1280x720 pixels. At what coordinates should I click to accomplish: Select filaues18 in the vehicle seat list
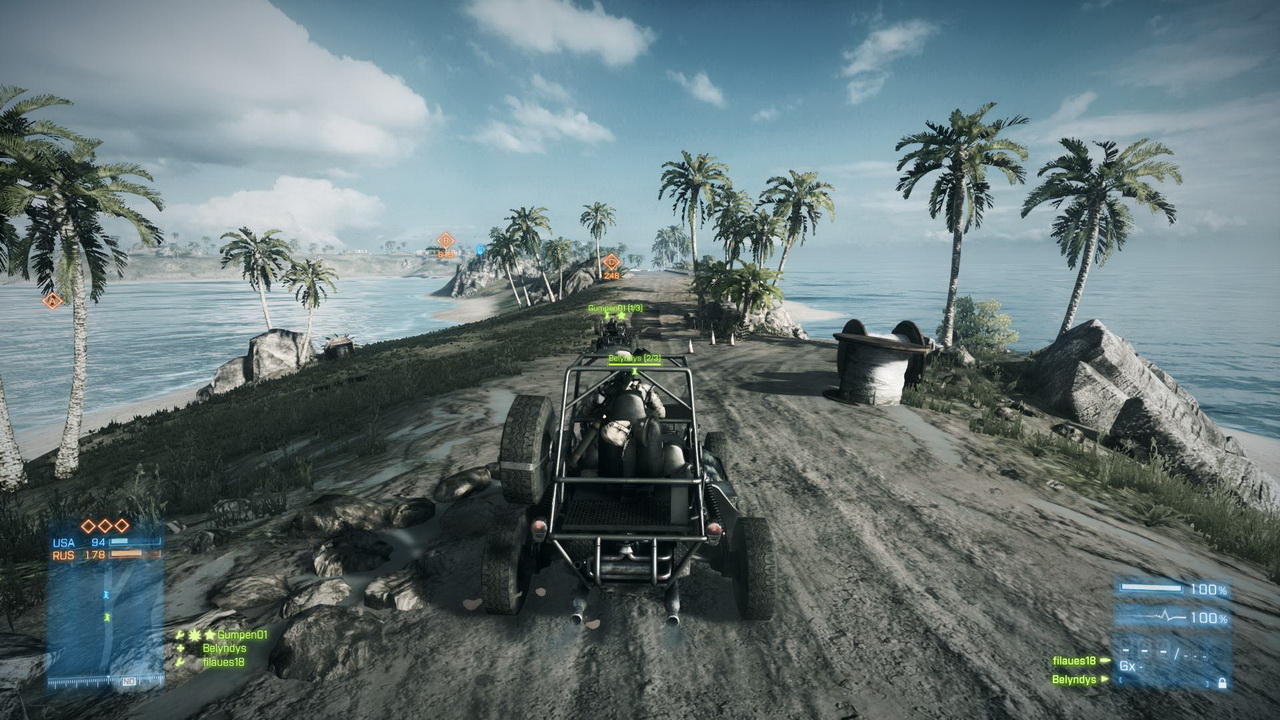[1075, 661]
